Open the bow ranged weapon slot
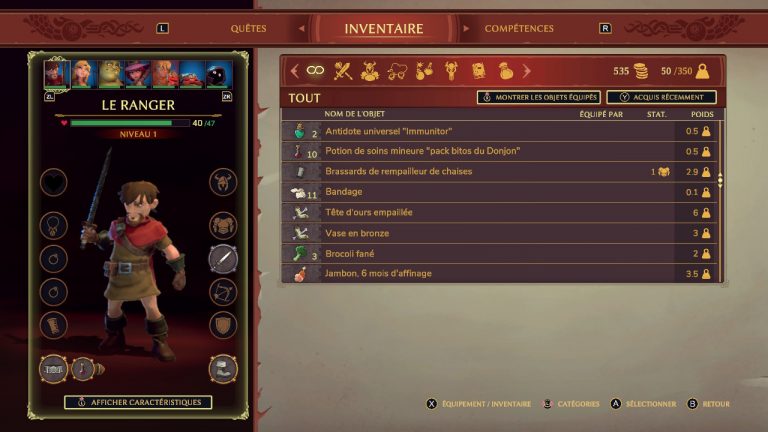The height and width of the screenshot is (432, 768). [x=223, y=292]
